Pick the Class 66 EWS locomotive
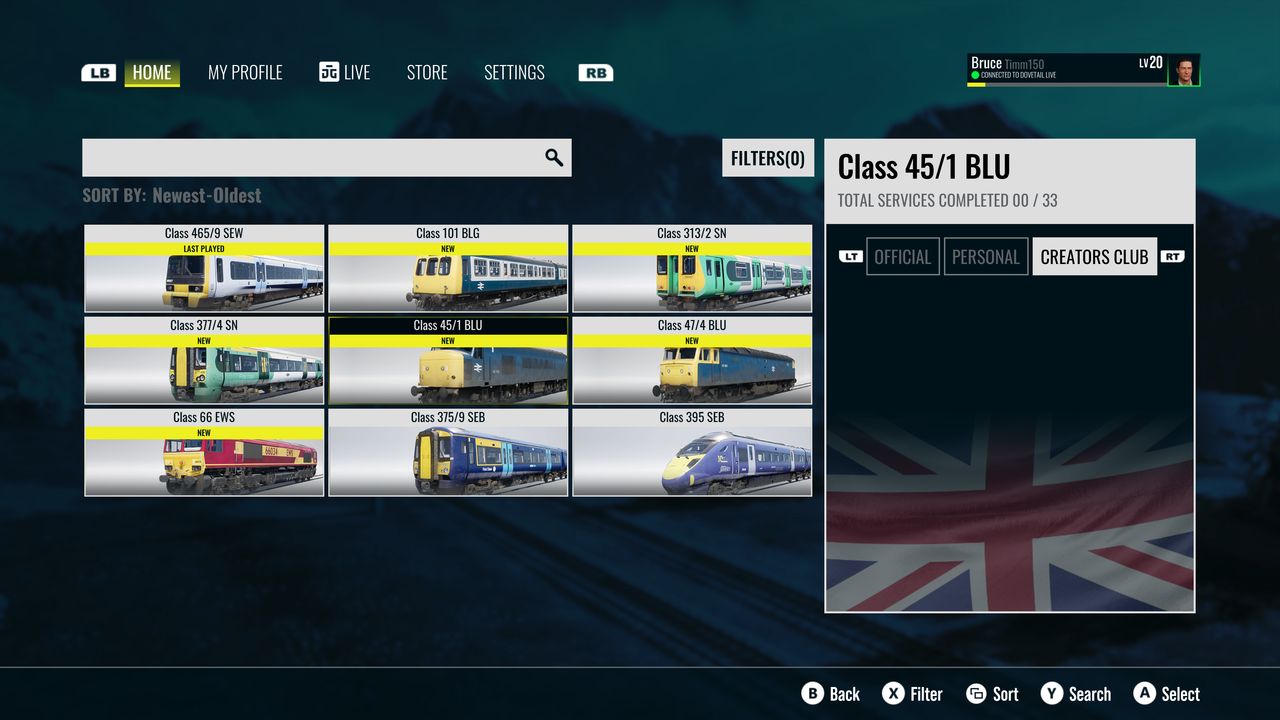 pos(204,453)
